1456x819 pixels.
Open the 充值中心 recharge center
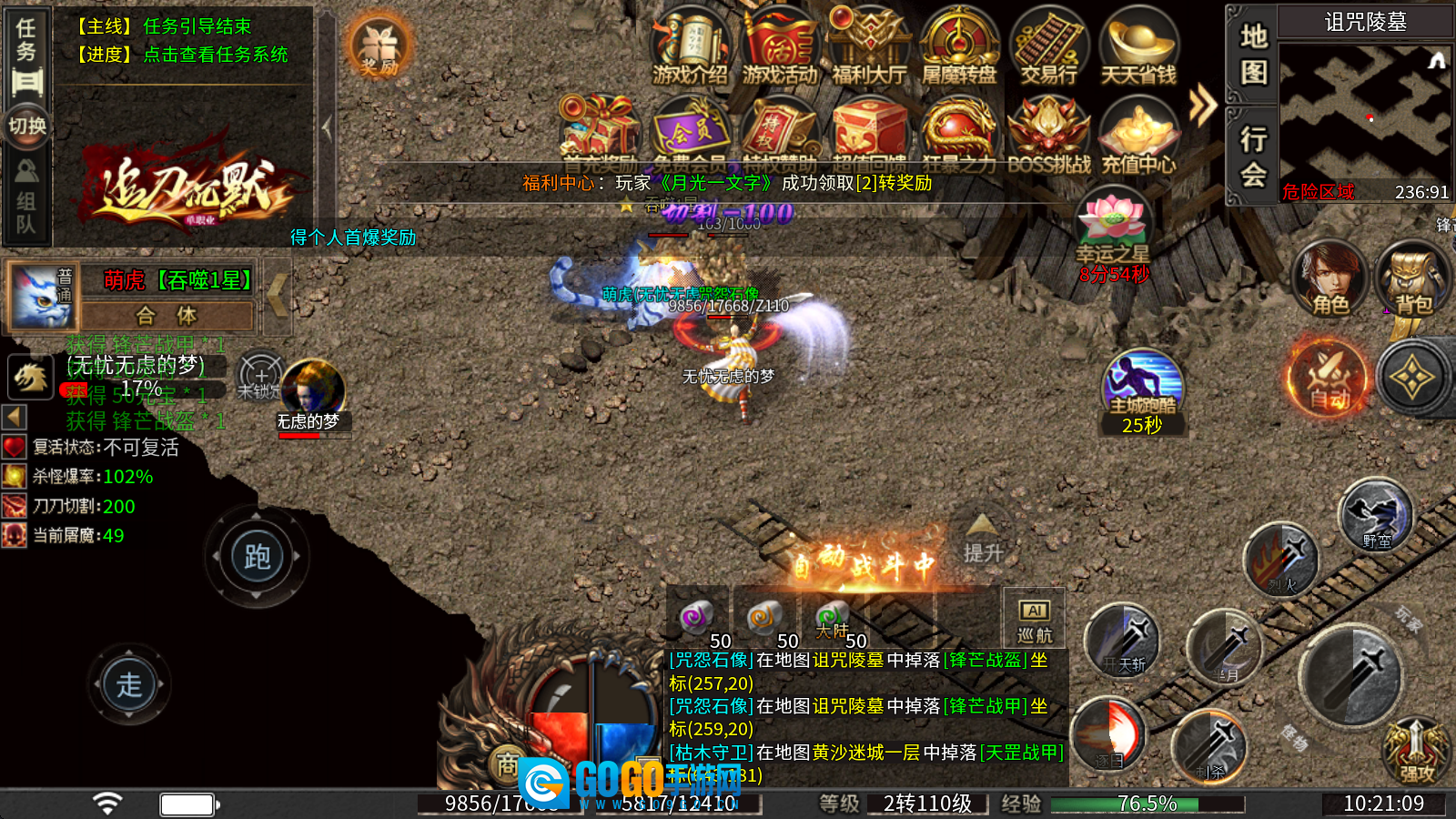[x=1138, y=135]
